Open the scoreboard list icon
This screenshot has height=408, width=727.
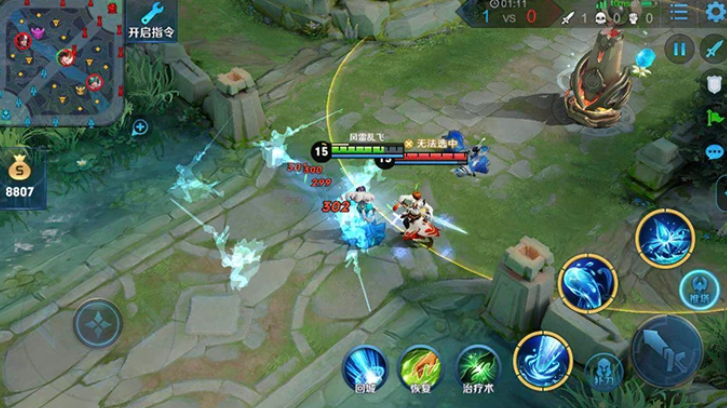click(x=679, y=12)
